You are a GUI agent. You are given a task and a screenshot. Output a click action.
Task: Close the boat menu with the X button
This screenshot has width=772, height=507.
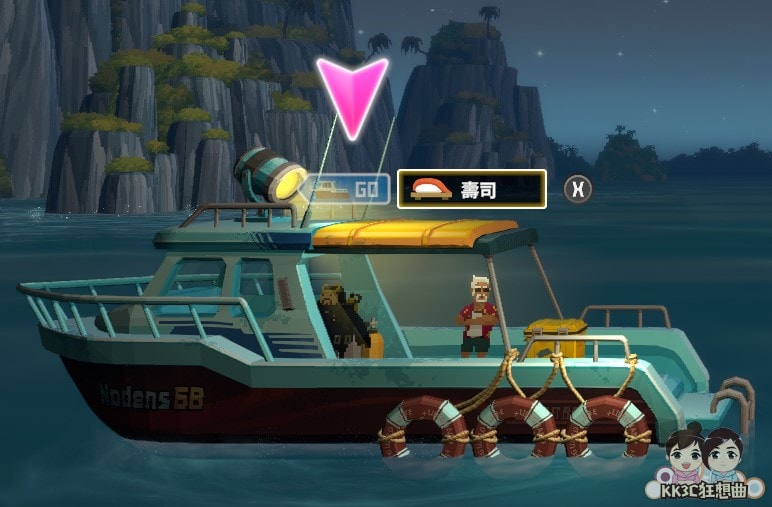pos(577,189)
